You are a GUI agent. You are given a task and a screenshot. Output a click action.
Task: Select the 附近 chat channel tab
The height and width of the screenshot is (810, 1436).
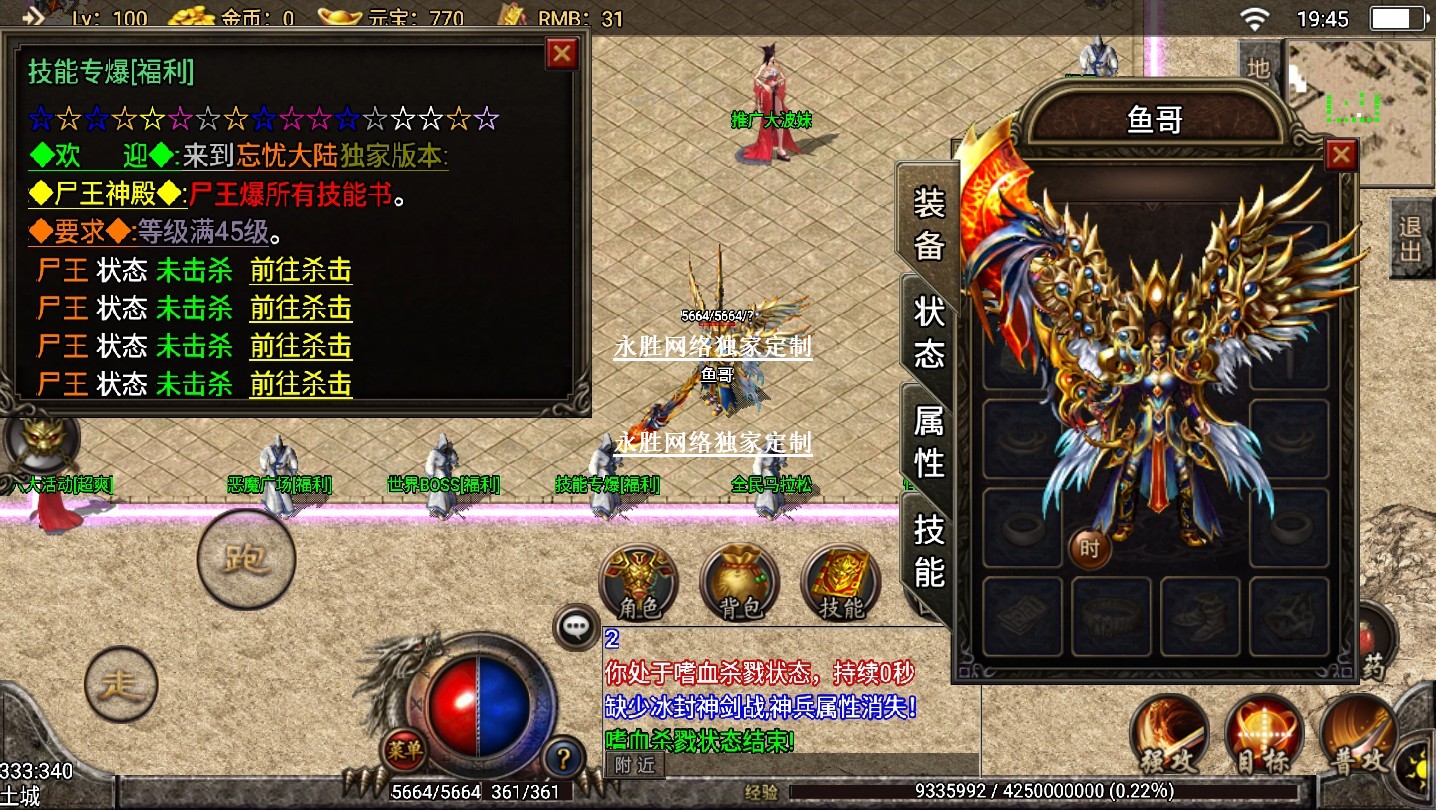point(635,765)
